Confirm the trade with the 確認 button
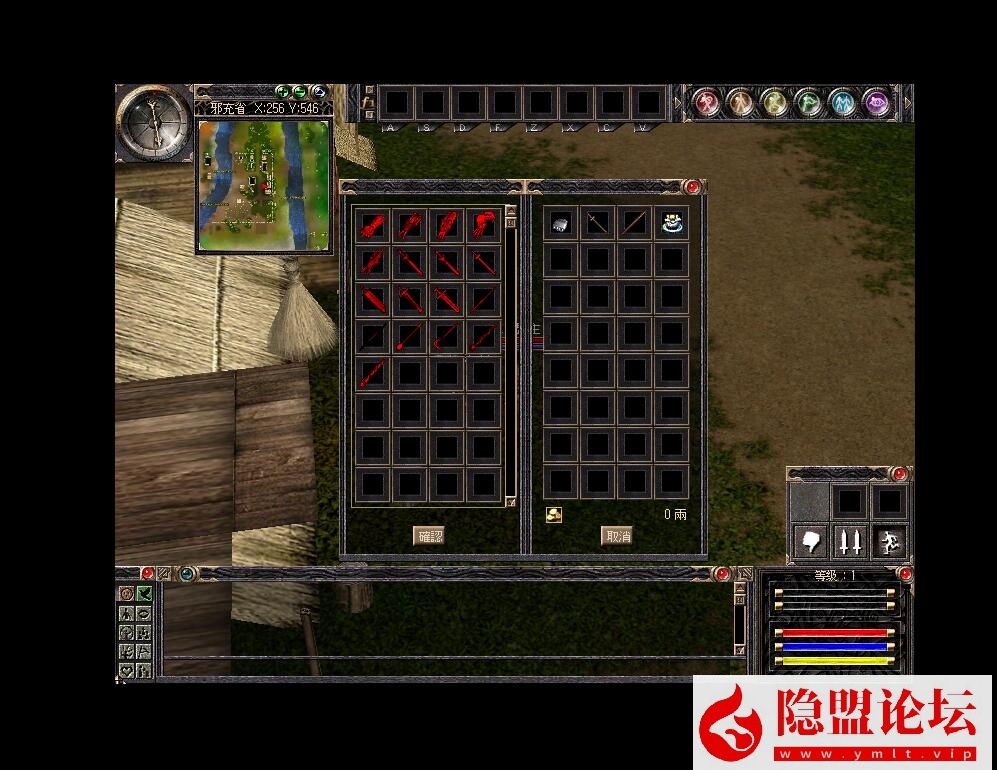 click(x=429, y=536)
